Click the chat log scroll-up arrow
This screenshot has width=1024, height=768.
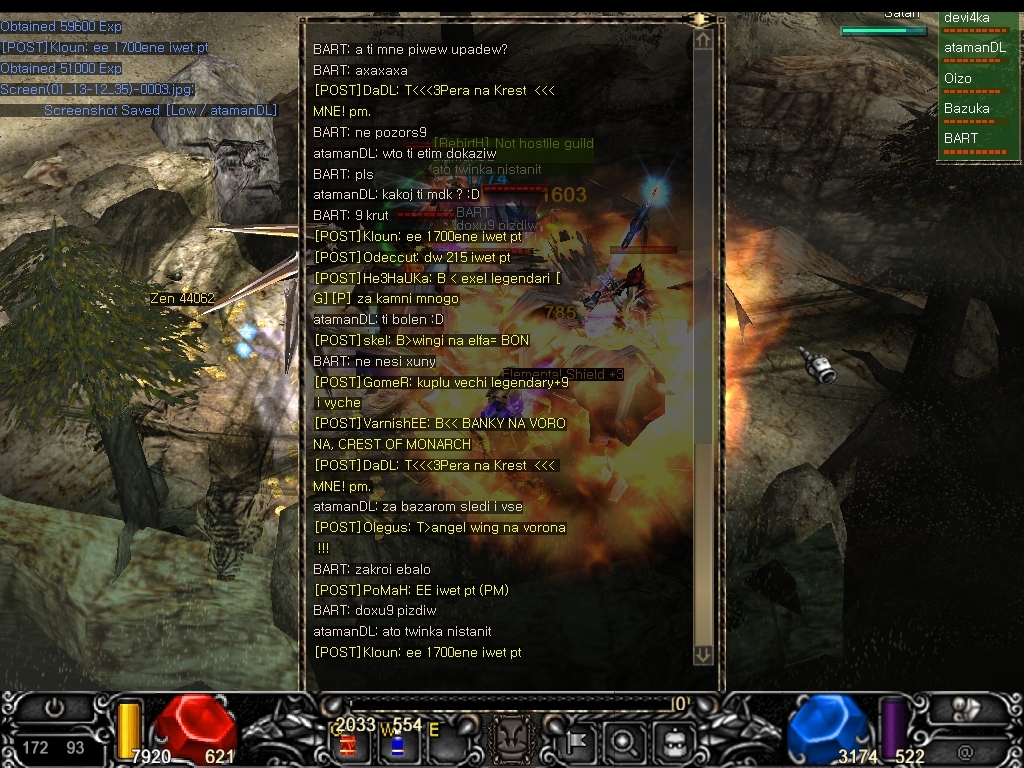[x=703, y=40]
